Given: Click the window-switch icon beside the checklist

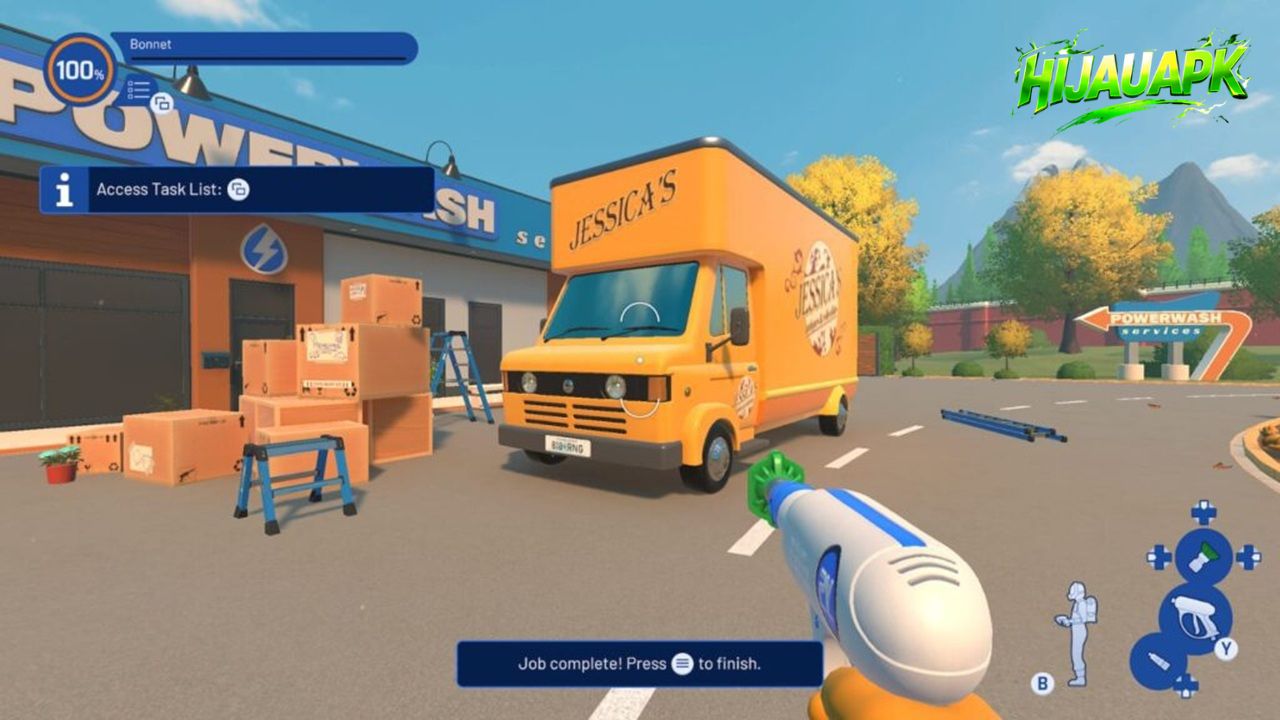Looking at the screenshot, I should click(x=162, y=103).
